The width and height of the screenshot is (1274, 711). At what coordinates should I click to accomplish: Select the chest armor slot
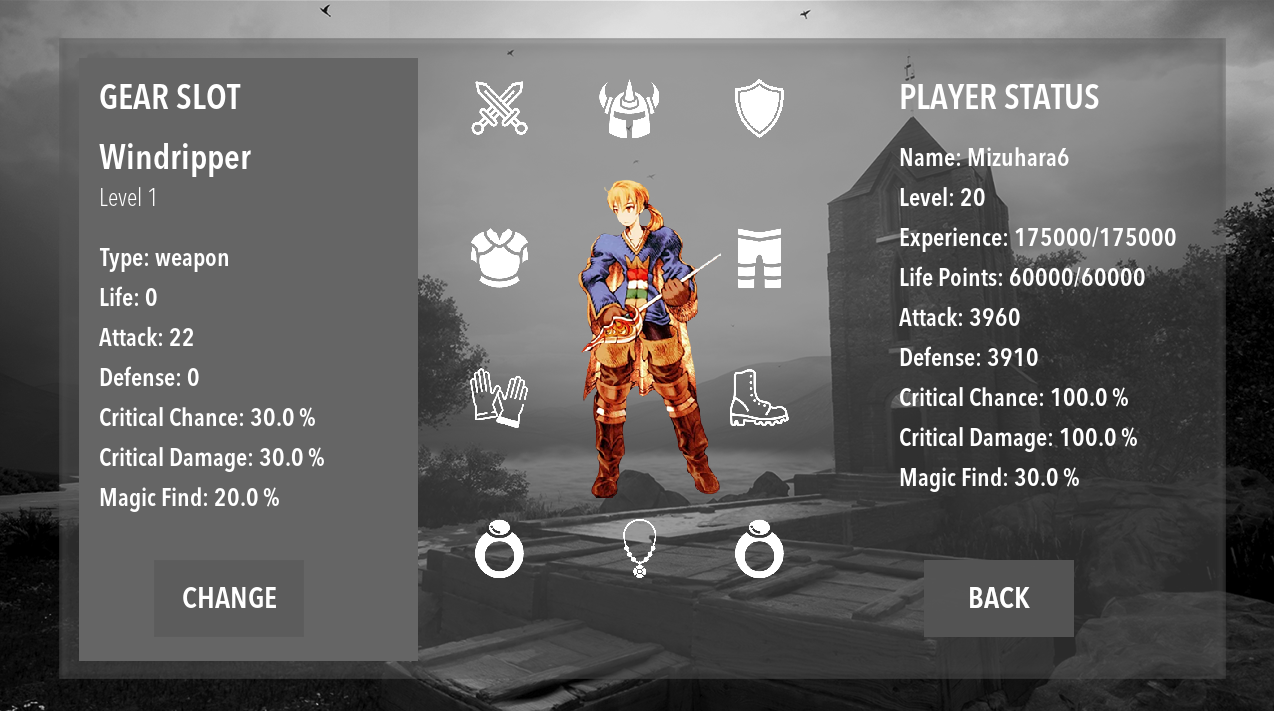point(499,258)
